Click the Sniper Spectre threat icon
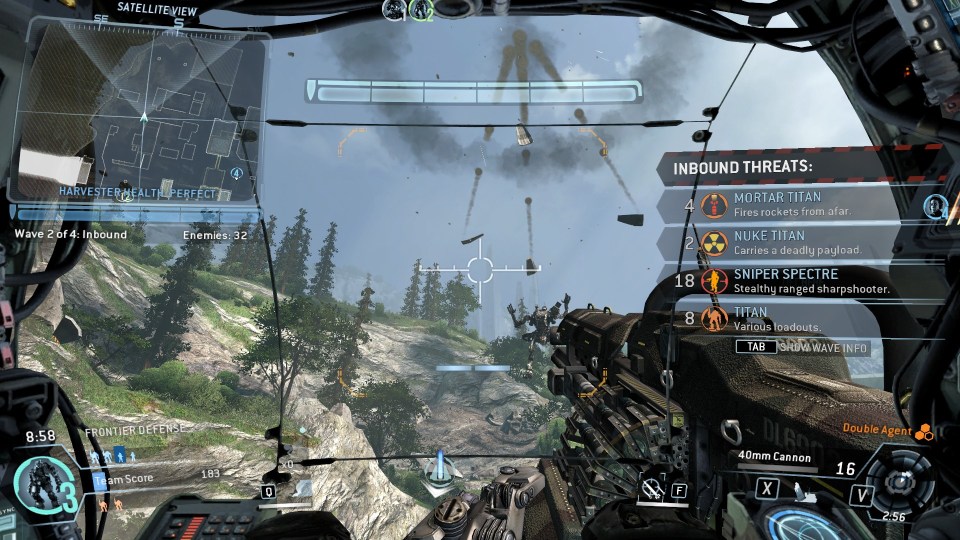This screenshot has height=540, width=960. pos(714,281)
